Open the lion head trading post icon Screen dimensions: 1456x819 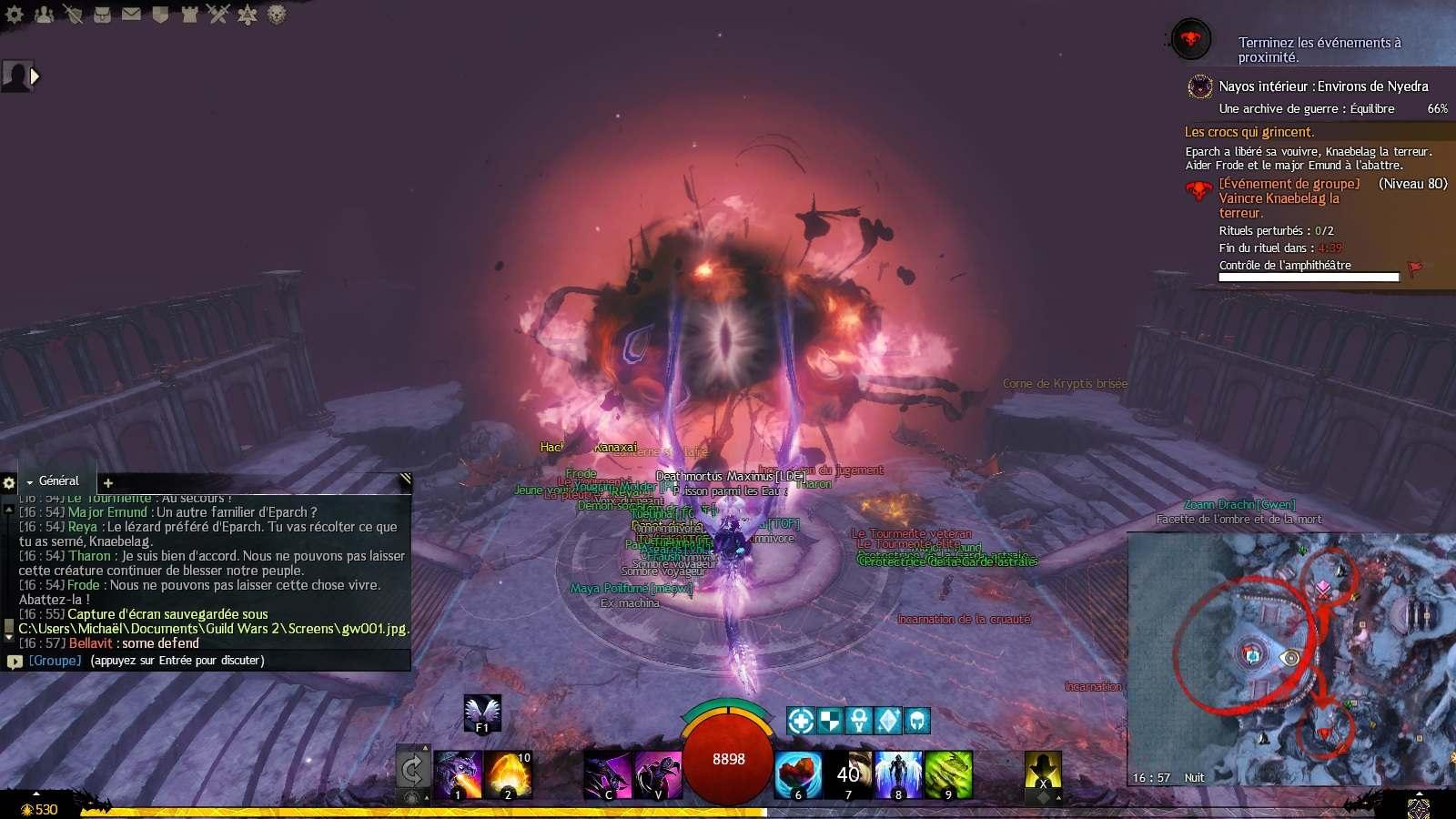click(277, 14)
